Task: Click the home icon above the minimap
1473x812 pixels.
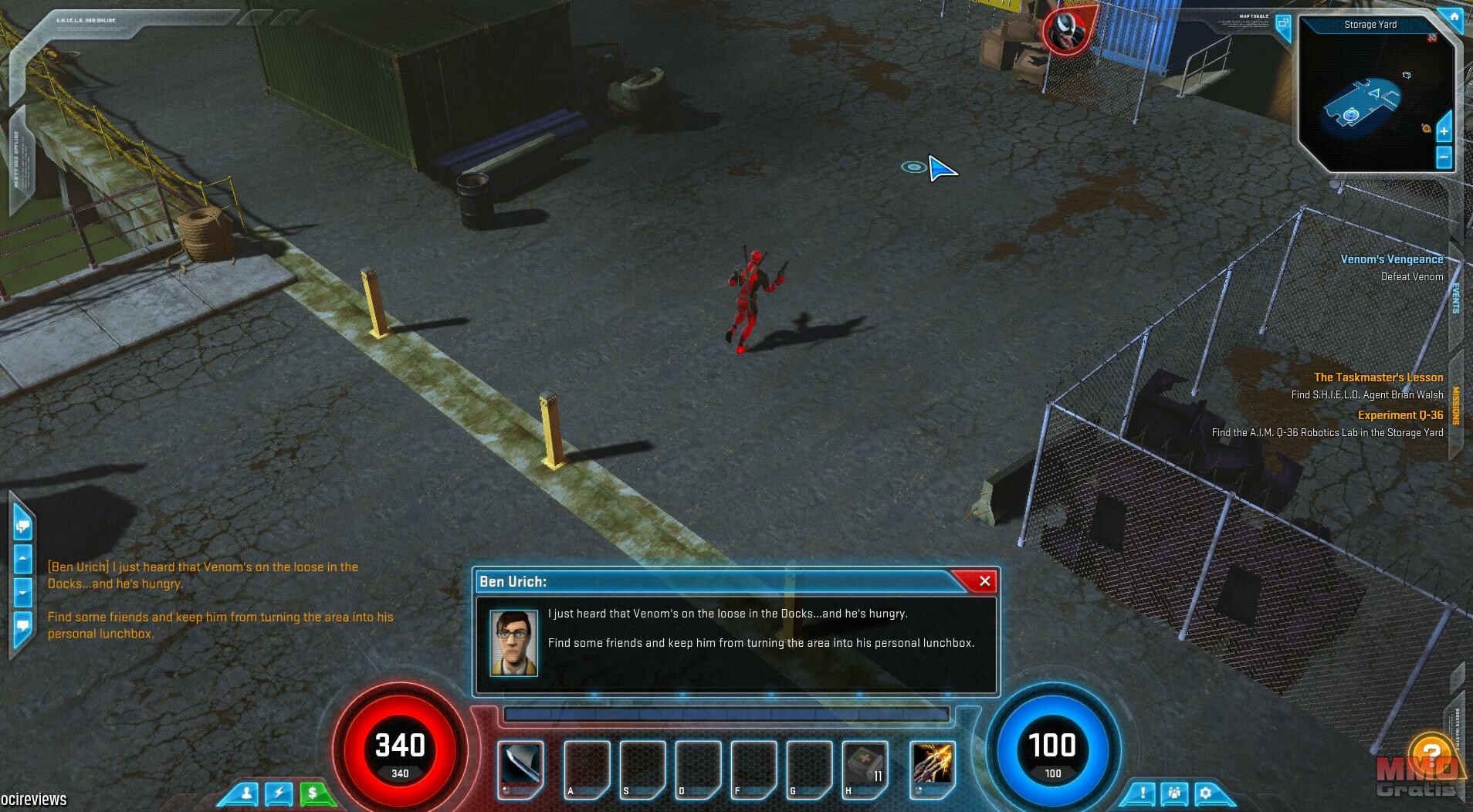Action: [1454, 17]
